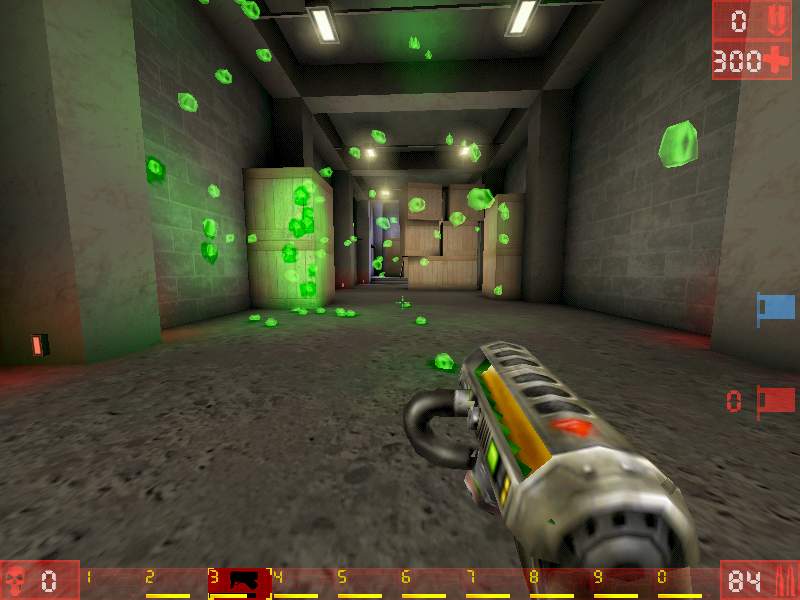Select the highlighted weapon in slot 3
Image resolution: width=800 pixels, height=600 pixels.
[240, 581]
